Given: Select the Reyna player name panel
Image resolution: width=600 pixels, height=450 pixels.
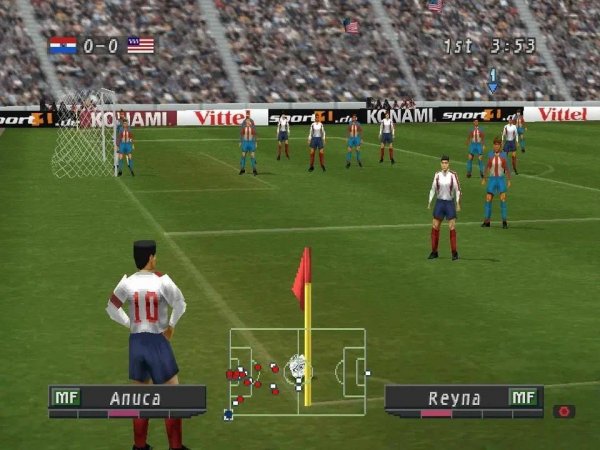Looking at the screenshot, I should pyautogui.click(x=464, y=399).
